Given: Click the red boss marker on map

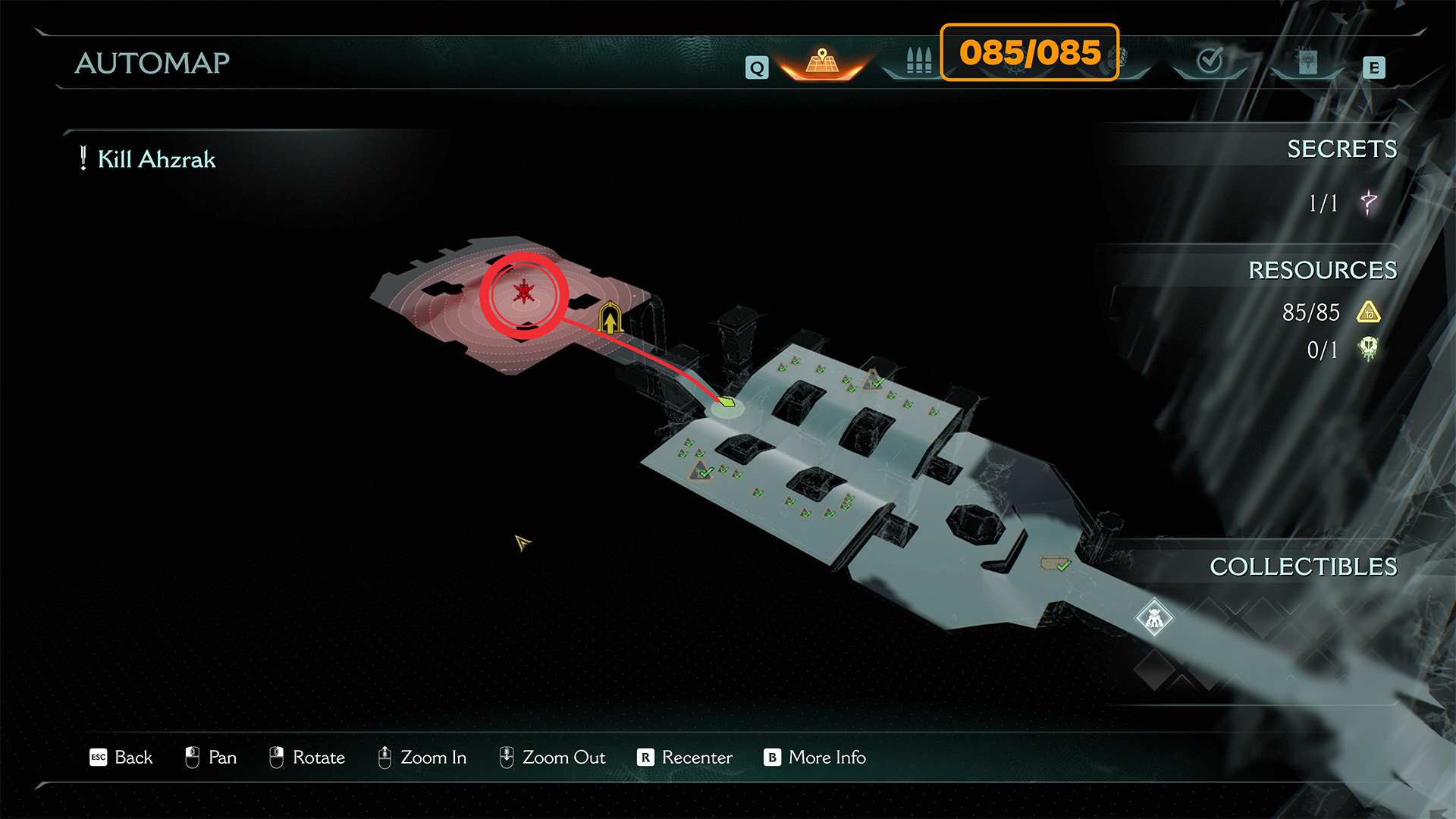Looking at the screenshot, I should point(524,293).
